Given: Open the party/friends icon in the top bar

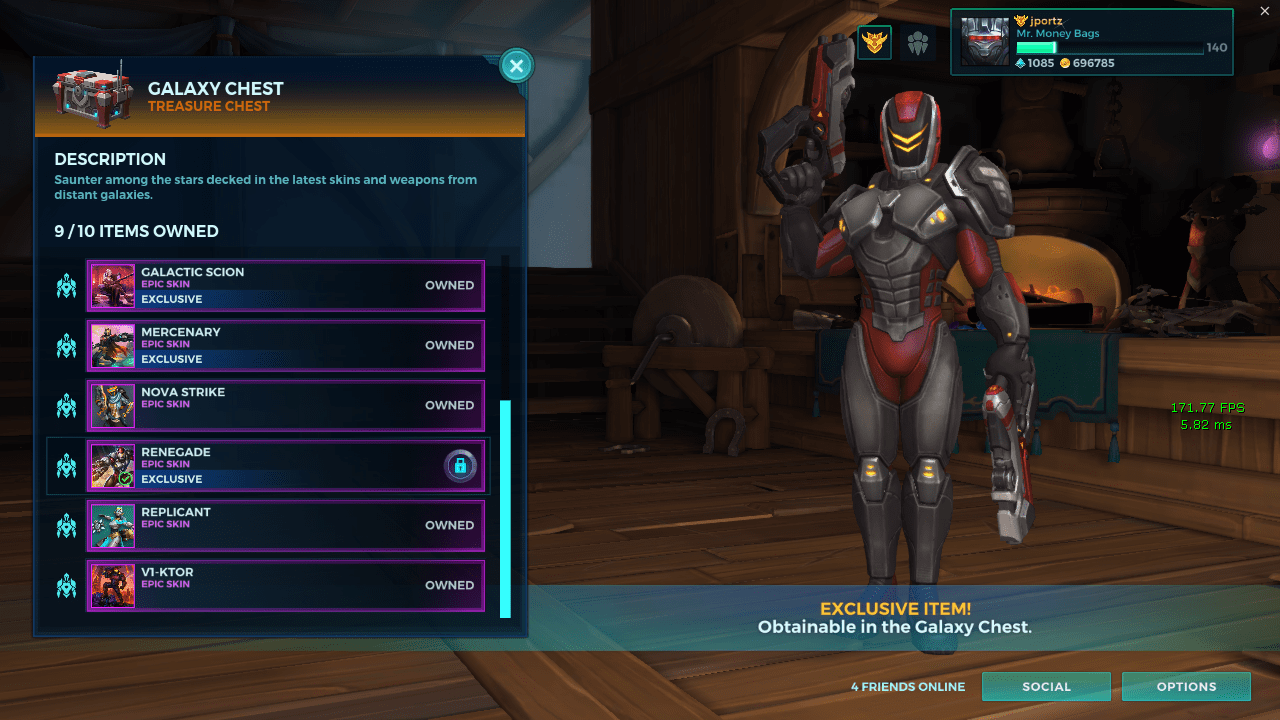Looking at the screenshot, I should (x=917, y=44).
